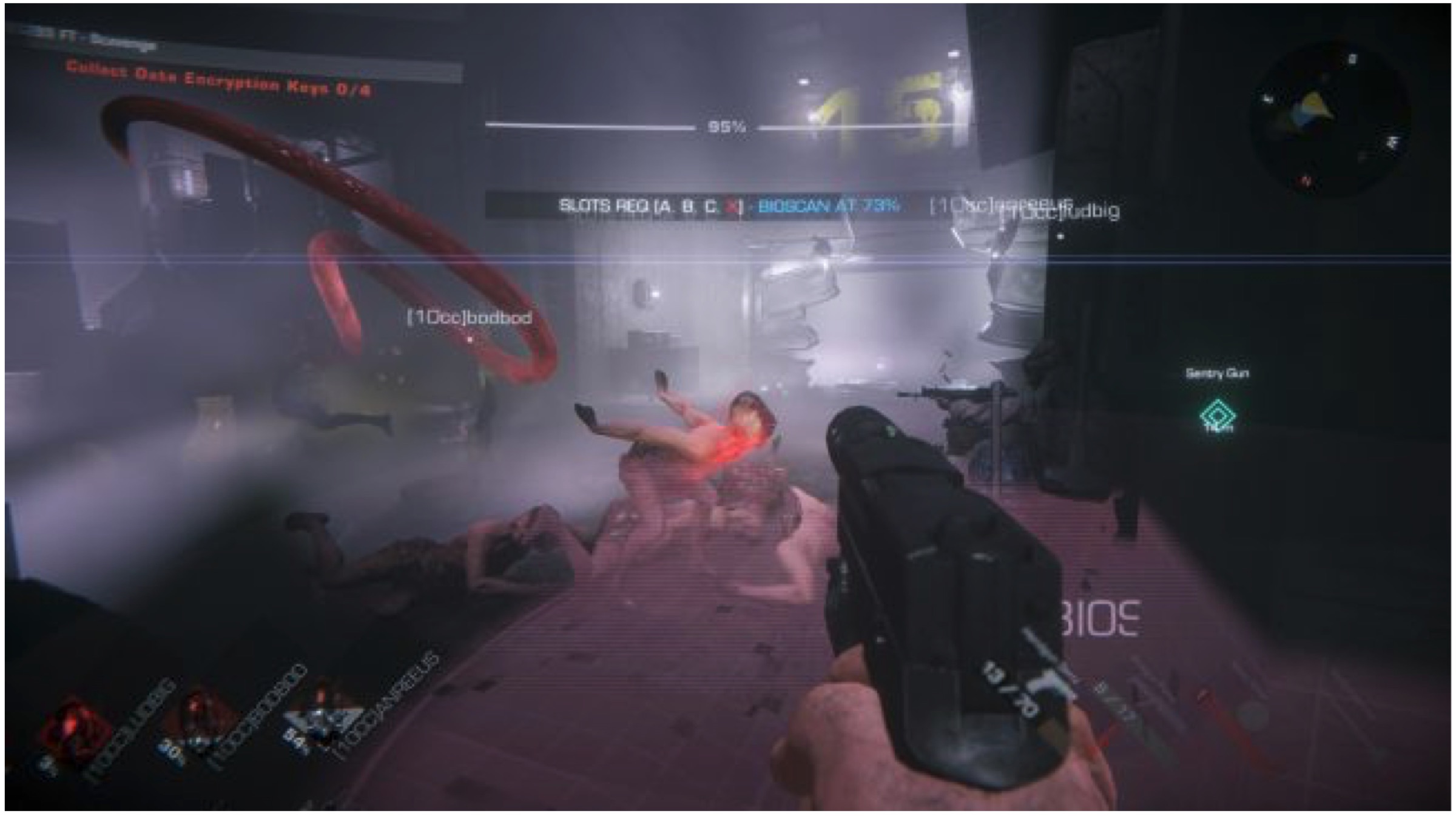Viewport: 1456px width, 816px height.
Task: Open the Collect Data Encryption Keys objective
Action: point(218,79)
